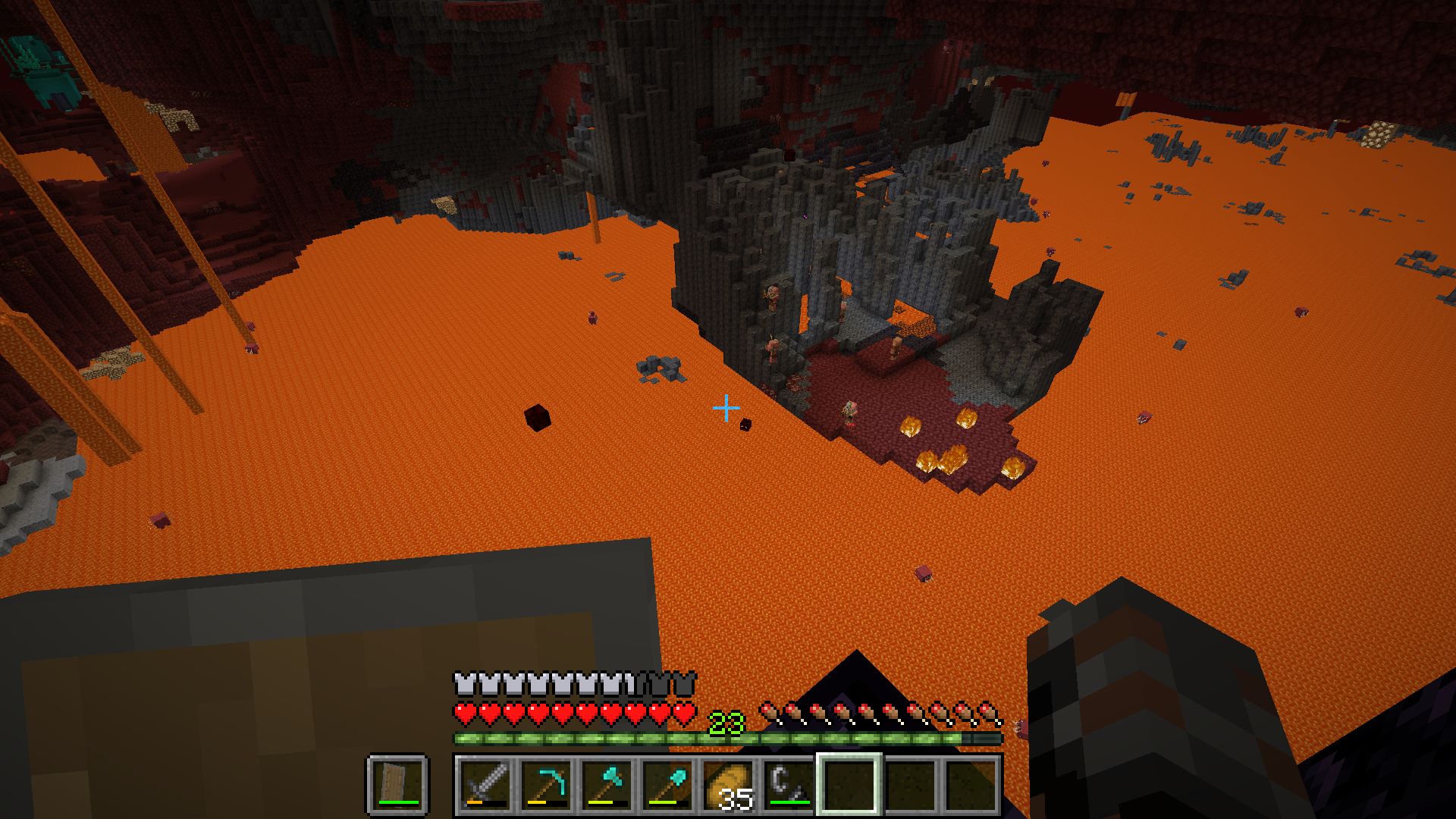The height and width of the screenshot is (819, 1456).
Task: Click a piglin standing among the basalt pillars
Action: (x=773, y=296)
